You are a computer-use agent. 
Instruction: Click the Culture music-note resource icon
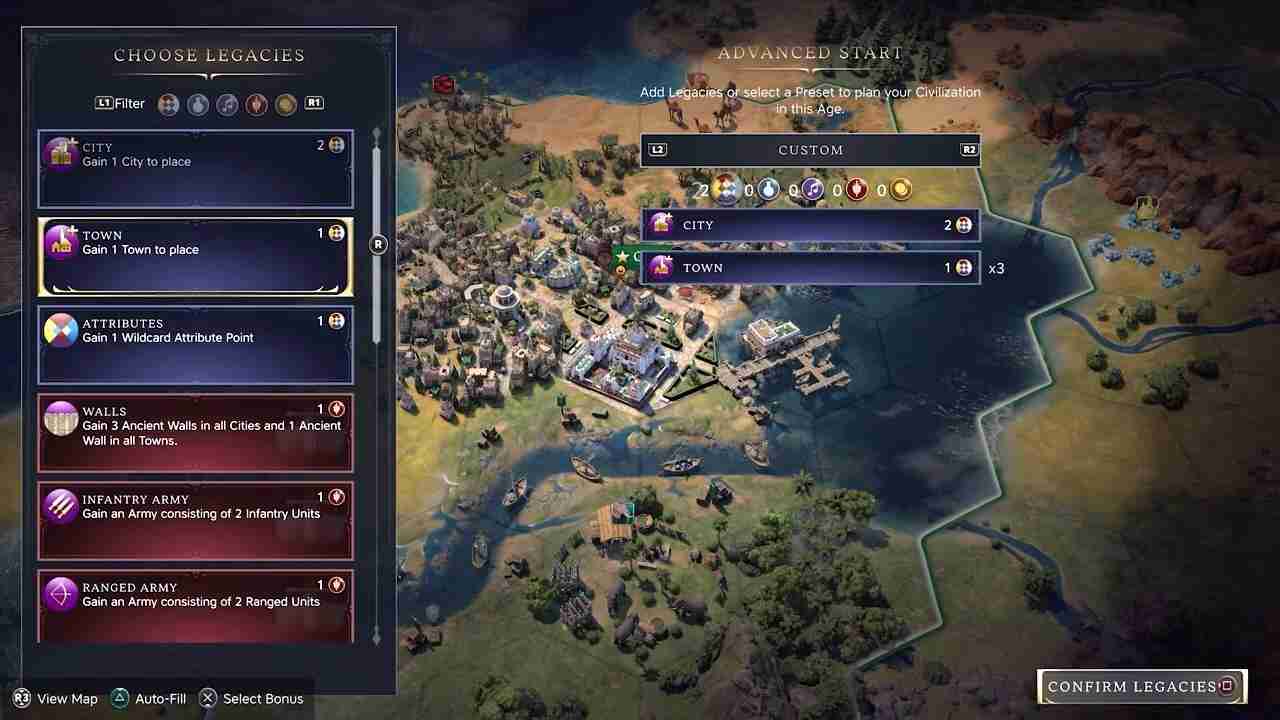[812, 189]
